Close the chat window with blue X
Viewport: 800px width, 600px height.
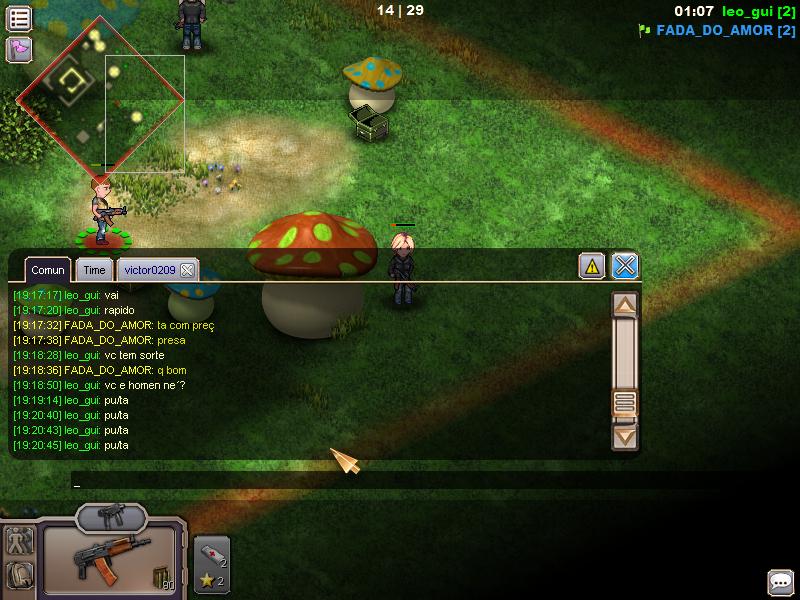tap(625, 266)
